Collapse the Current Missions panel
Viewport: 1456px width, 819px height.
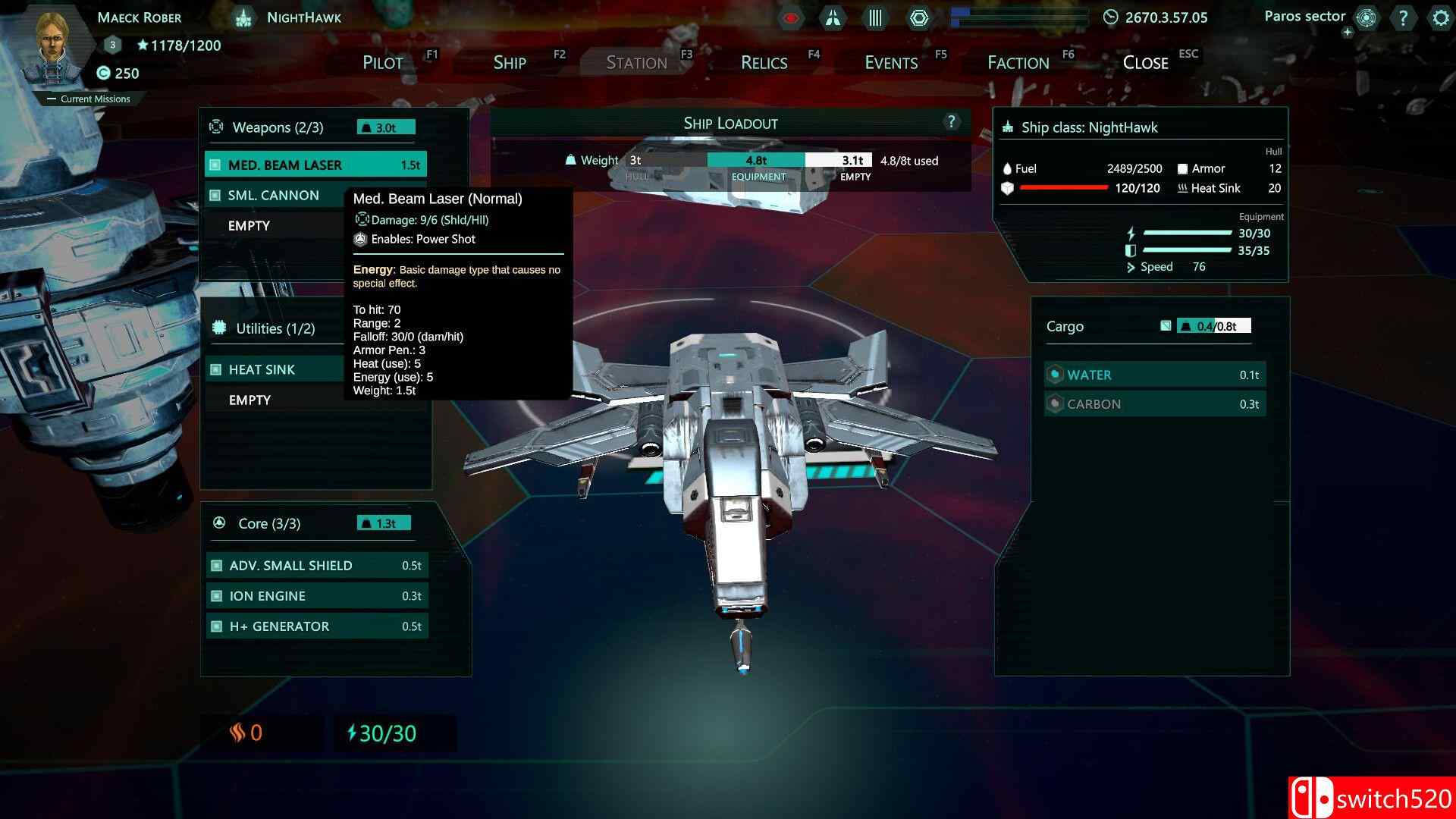pyautogui.click(x=51, y=99)
